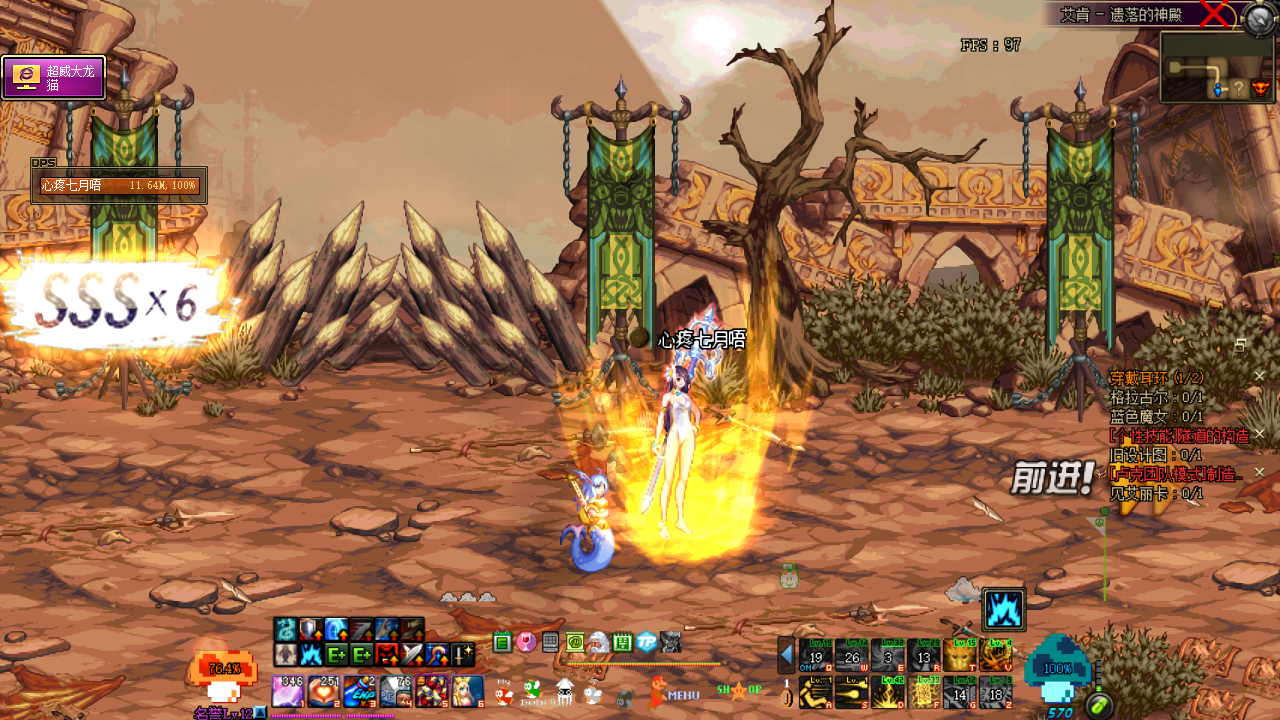1280x720 pixels.
Task: Collapse the 穿戴耳环 quest tracker entry
Action: pos(1260,377)
